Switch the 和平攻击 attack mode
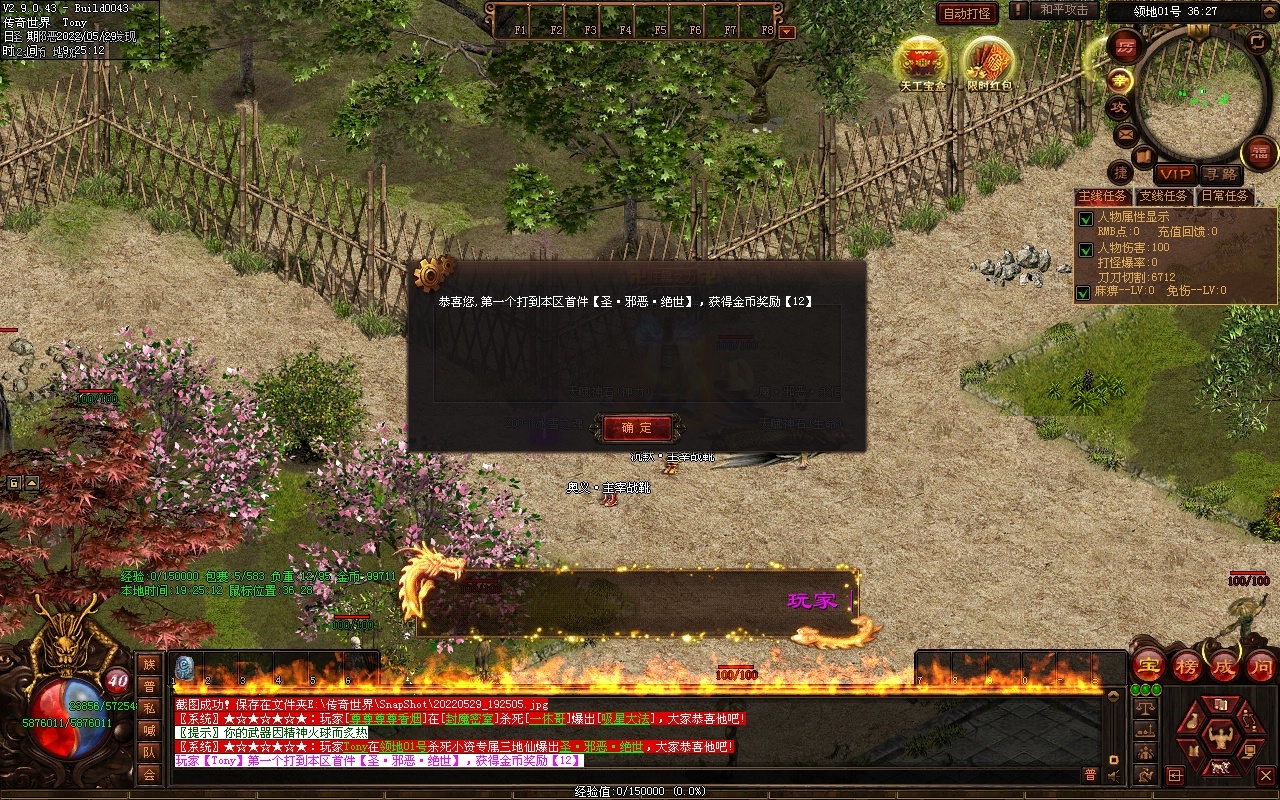 coord(1063,10)
